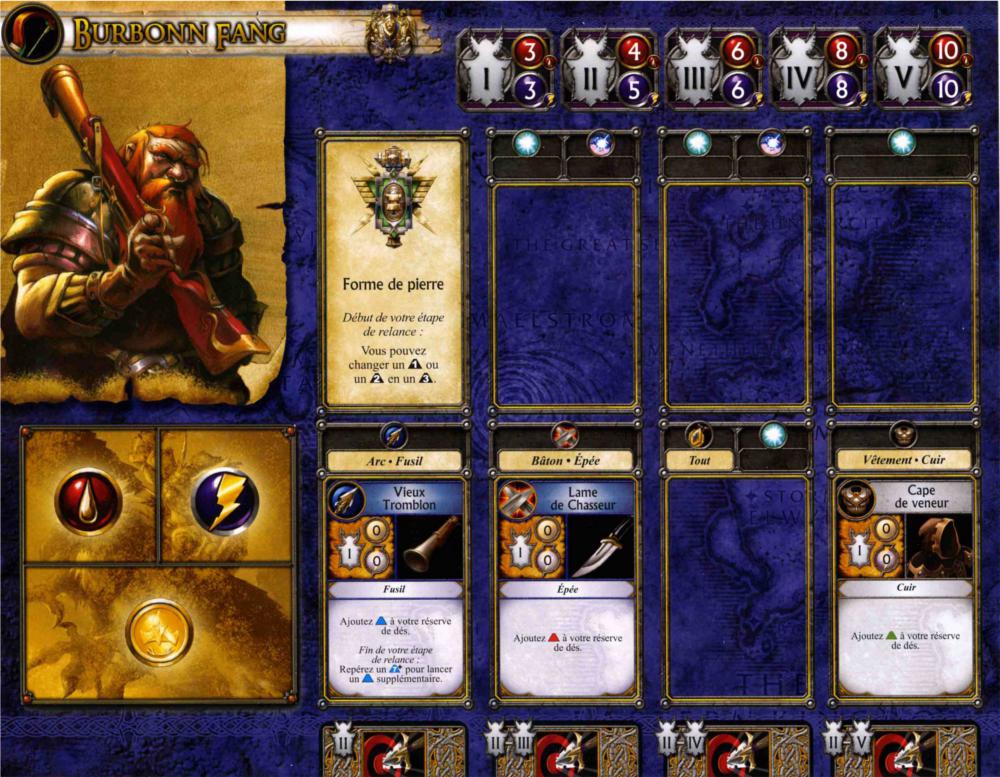The height and width of the screenshot is (777, 1000).
Task: Select the Vêtement • Cuir slot label
Action: (x=904, y=461)
